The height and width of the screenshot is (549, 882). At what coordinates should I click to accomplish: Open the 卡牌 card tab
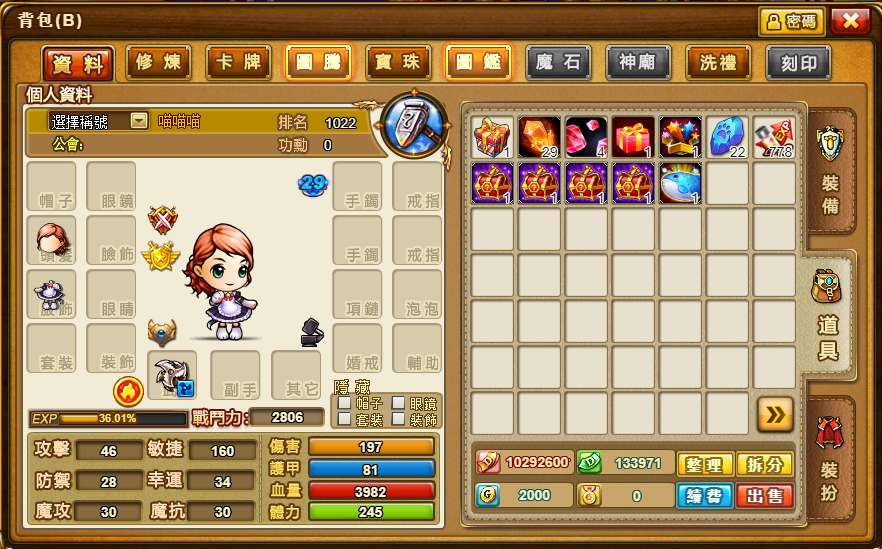[x=238, y=63]
